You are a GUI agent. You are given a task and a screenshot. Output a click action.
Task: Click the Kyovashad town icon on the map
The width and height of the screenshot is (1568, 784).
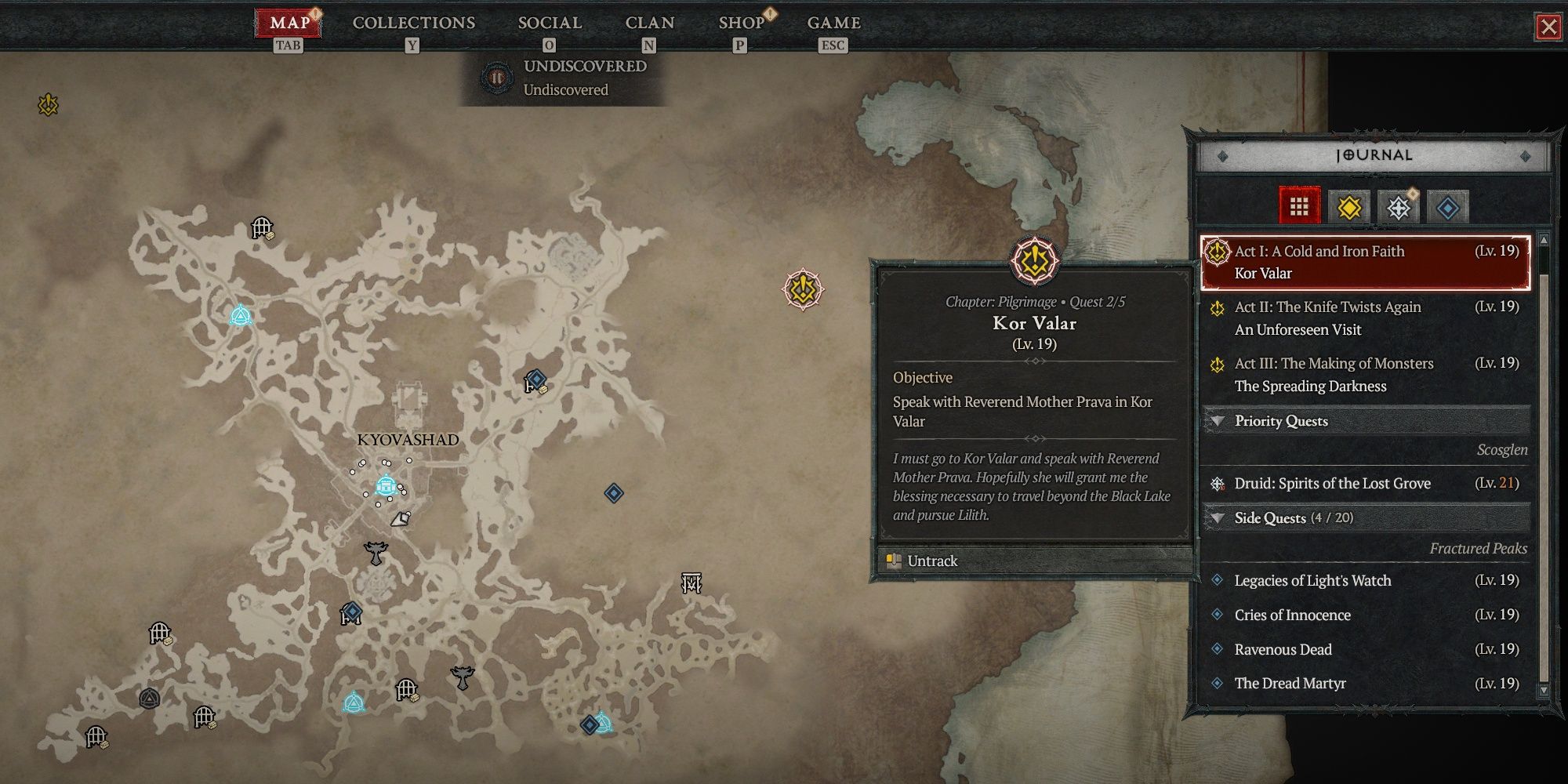click(385, 484)
